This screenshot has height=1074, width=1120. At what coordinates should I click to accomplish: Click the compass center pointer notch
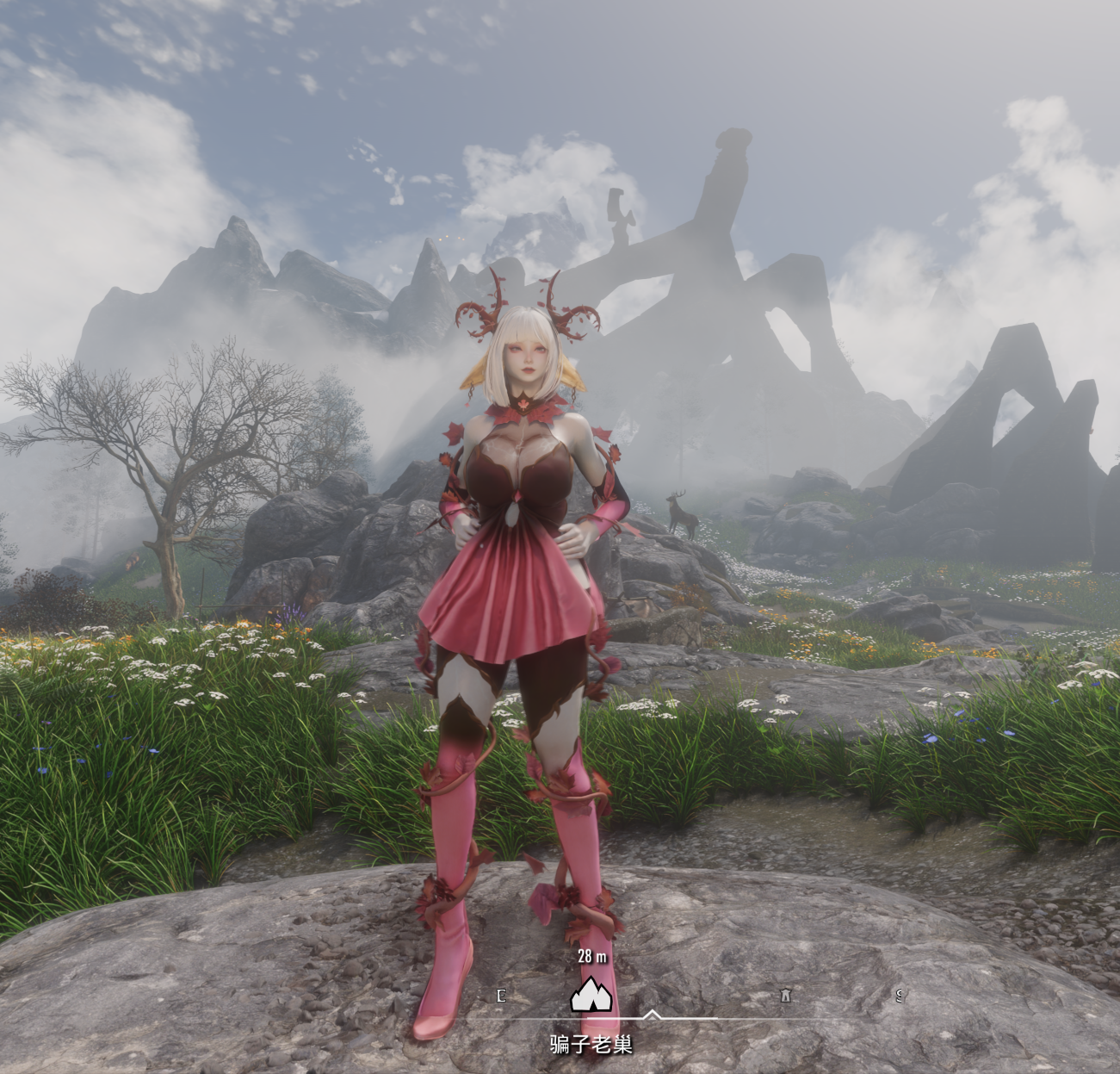[652, 1015]
